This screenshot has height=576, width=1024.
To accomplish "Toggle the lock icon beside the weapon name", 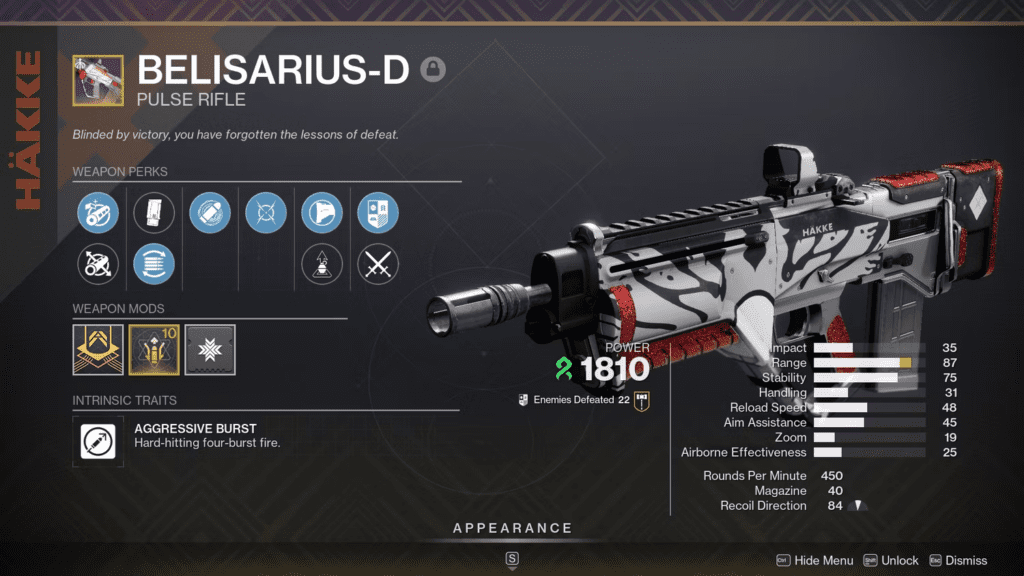I will (433, 69).
